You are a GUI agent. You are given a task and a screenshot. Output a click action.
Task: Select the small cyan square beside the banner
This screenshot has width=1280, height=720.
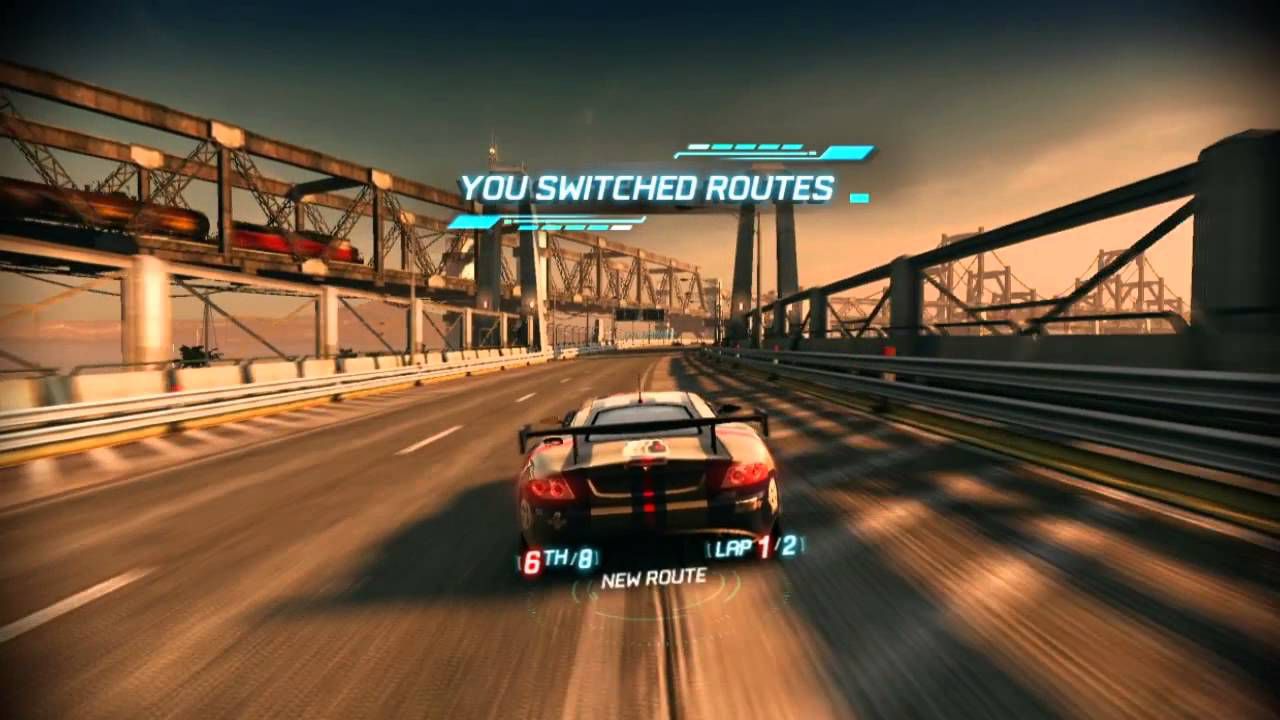859,196
